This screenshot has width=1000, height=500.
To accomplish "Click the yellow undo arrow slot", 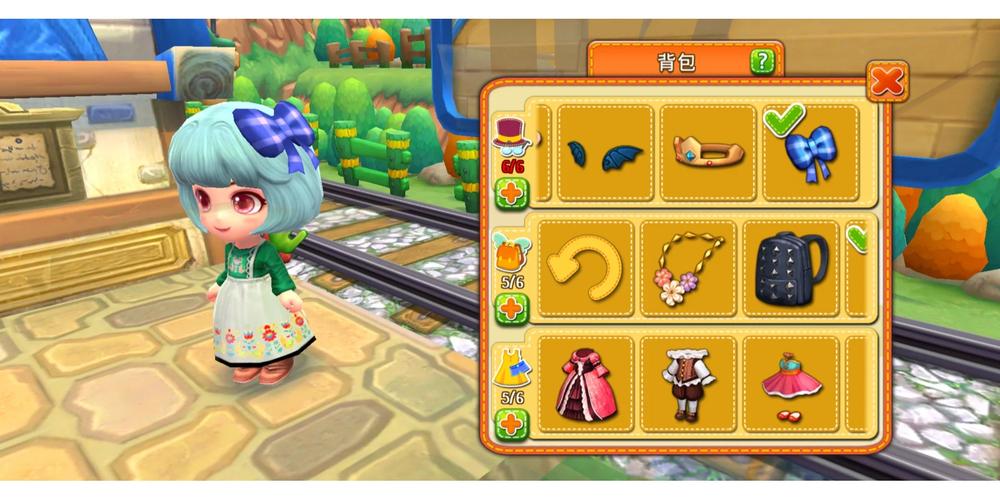I will click(586, 268).
